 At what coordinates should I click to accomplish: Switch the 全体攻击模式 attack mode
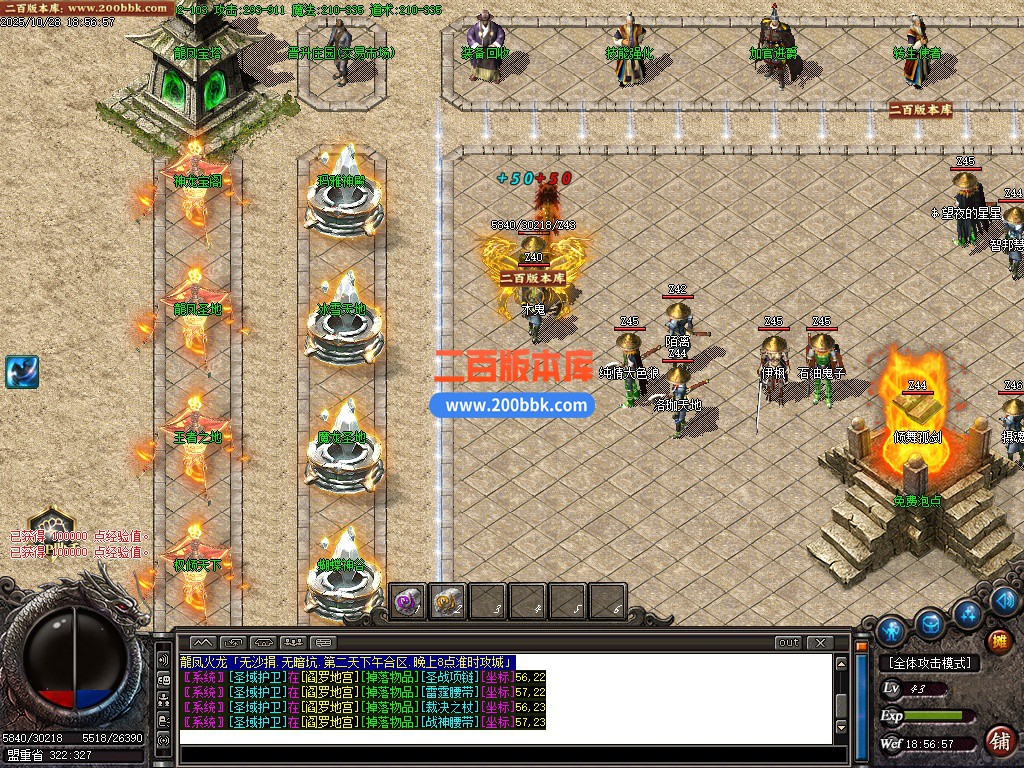[x=928, y=662]
